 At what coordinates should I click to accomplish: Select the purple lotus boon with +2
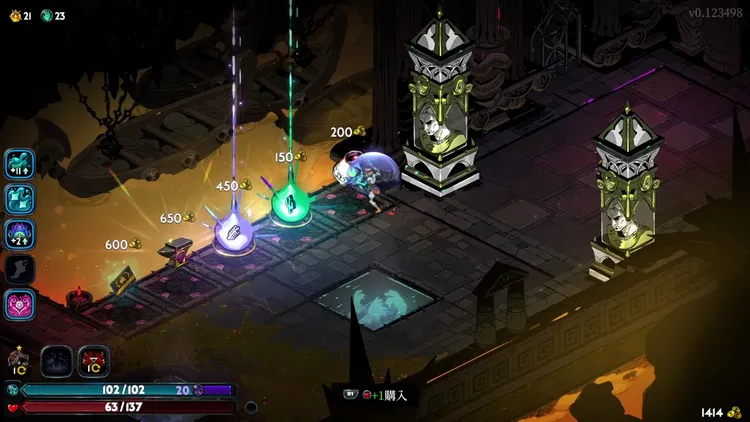tap(20, 234)
